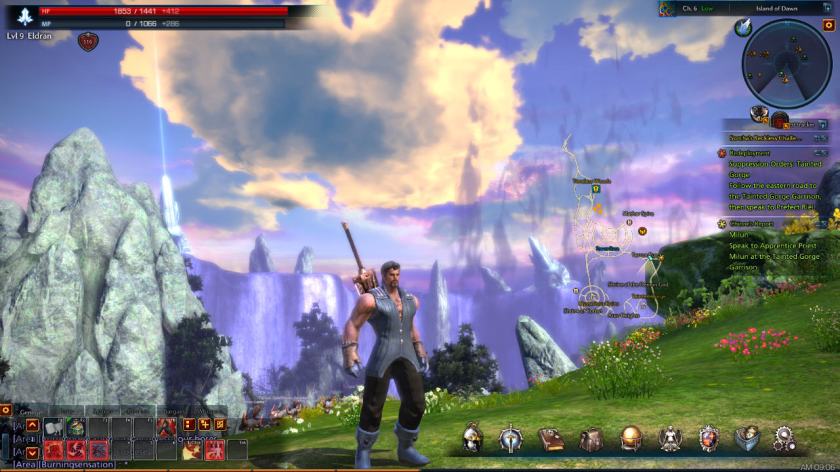Image resolution: width=840 pixels, height=472 pixels.
Task: Click the hotbar page up arrow
Action: tap(33, 425)
